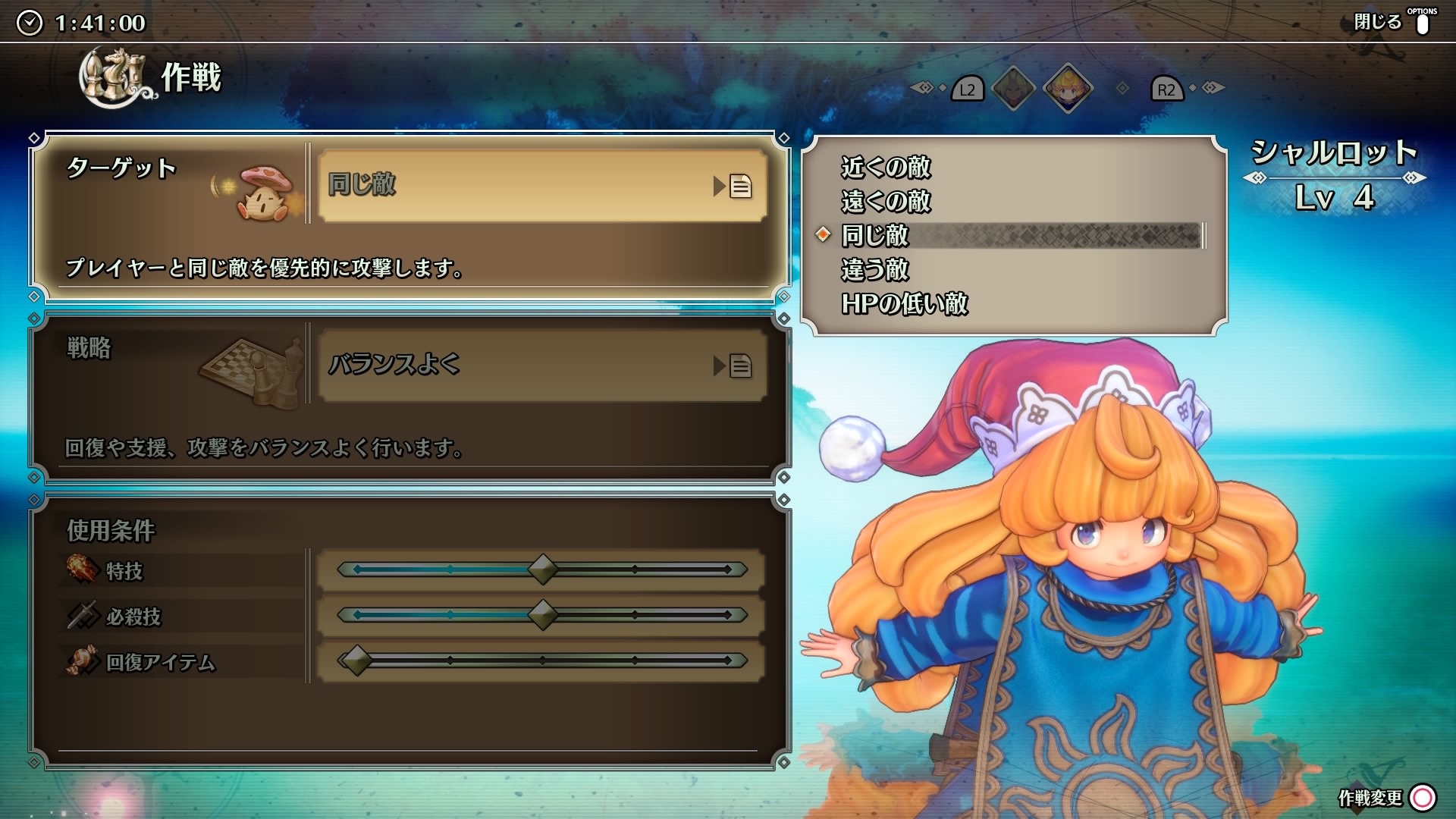Open the 戦略 dropdown showing バランスよく

click(x=541, y=366)
